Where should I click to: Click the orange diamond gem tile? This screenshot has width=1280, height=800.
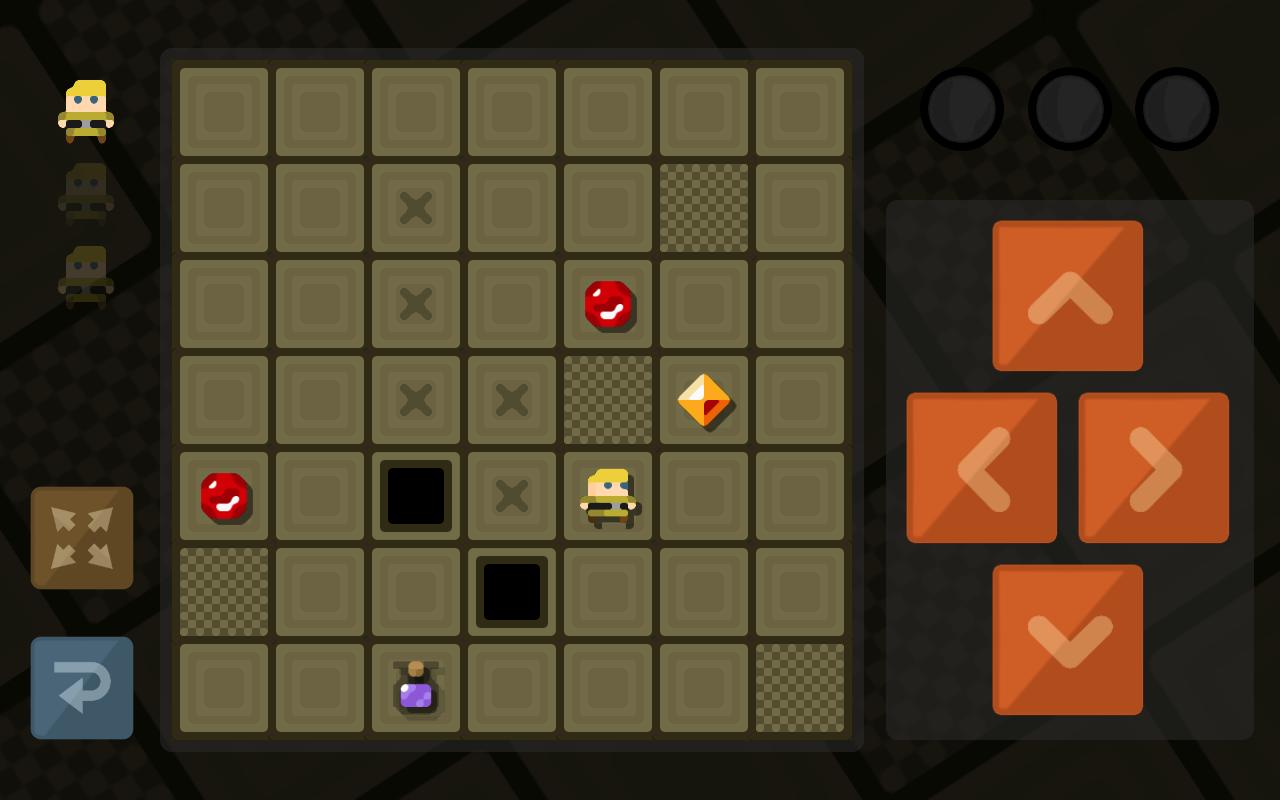click(704, 399)
